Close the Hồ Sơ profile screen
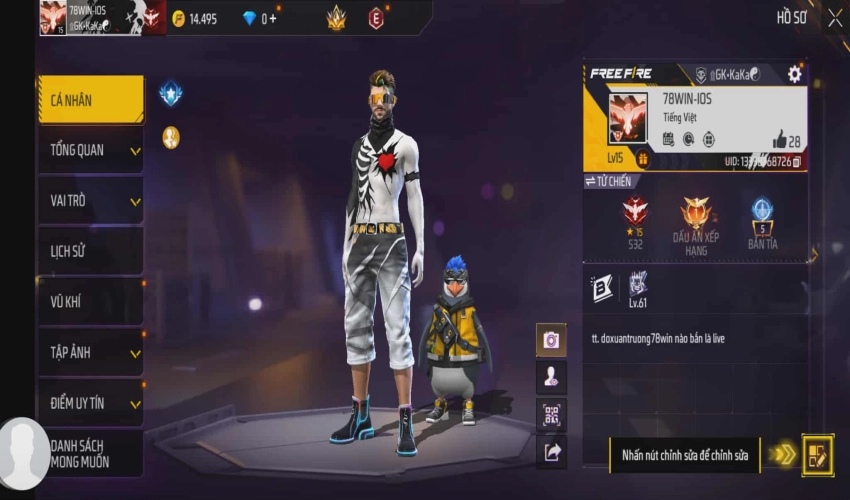 [835, 17]
